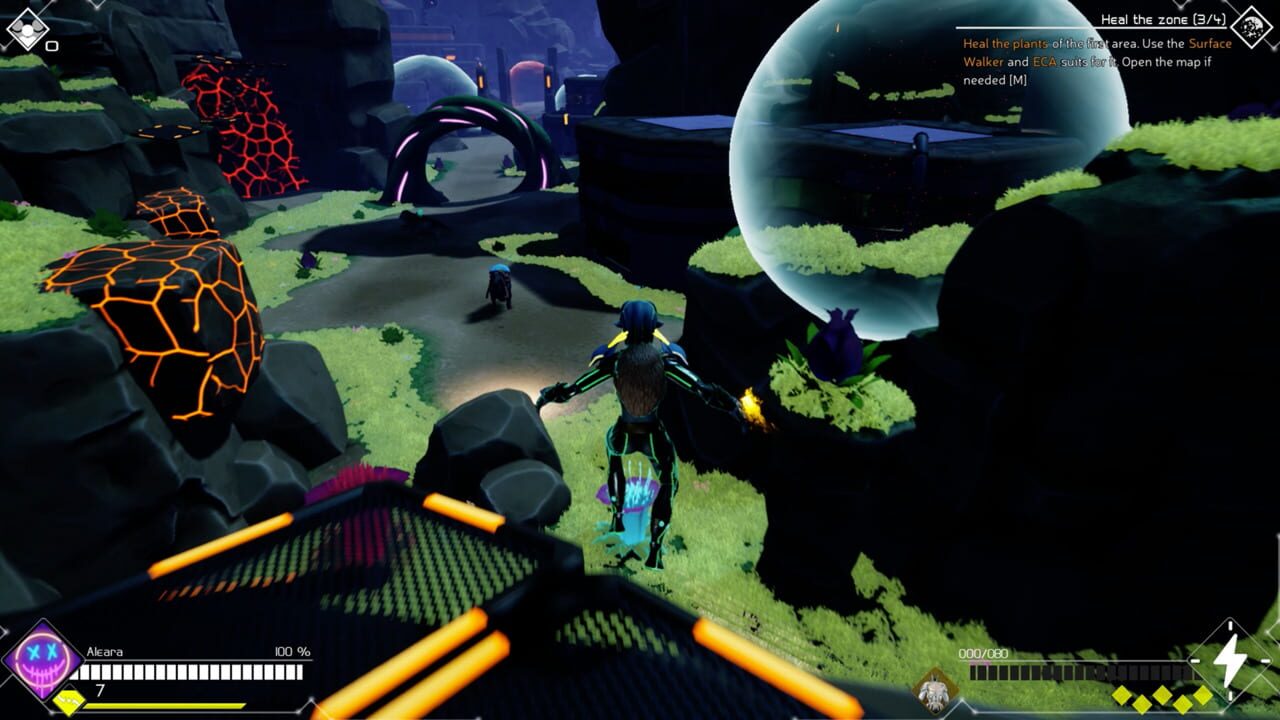Viewport: 1280px width, 720px height.
Task: Select the yellow gem icon under the health bar
Action: point(70,700)
